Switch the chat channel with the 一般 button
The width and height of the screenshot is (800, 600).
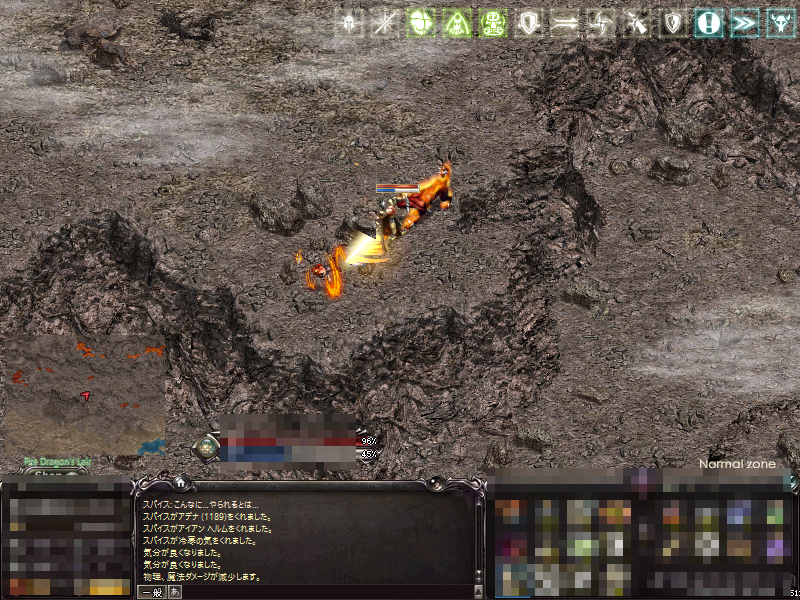151,592
